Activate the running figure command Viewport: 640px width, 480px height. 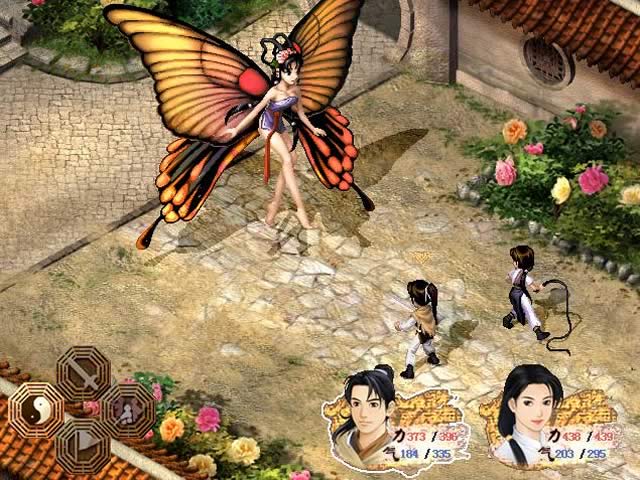click(129, 409)
